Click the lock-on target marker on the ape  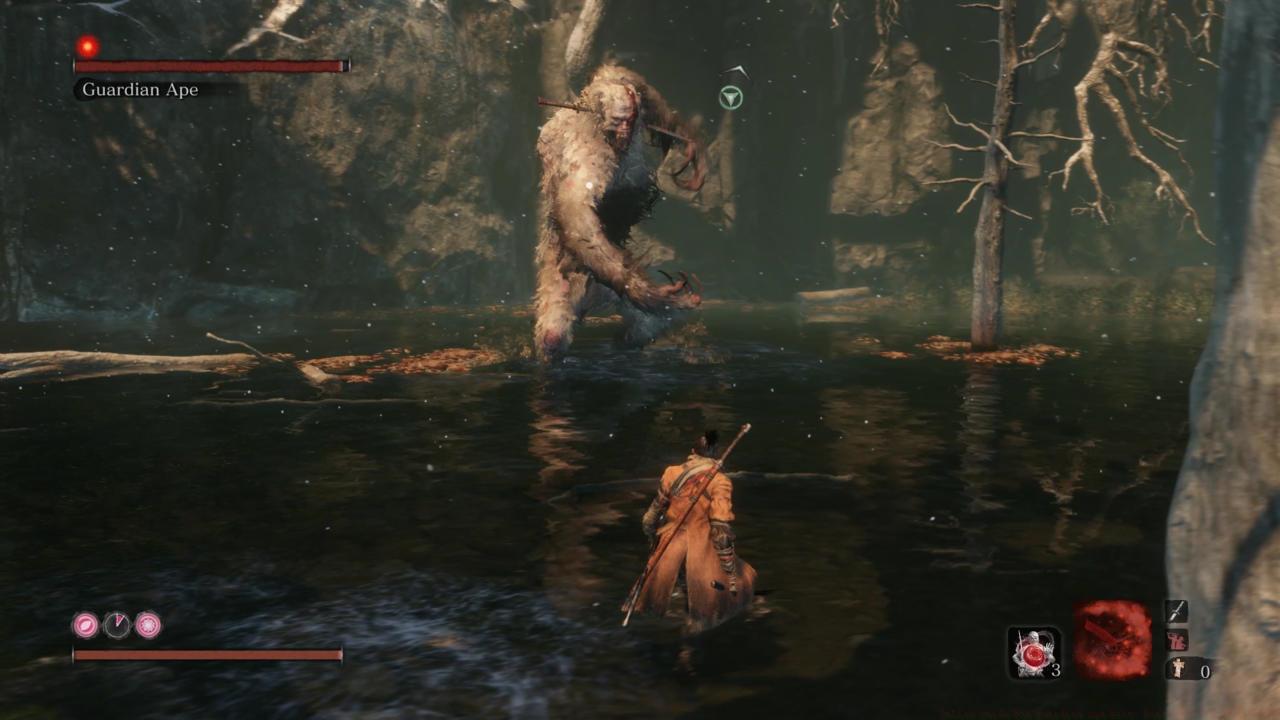pos(731,97)
